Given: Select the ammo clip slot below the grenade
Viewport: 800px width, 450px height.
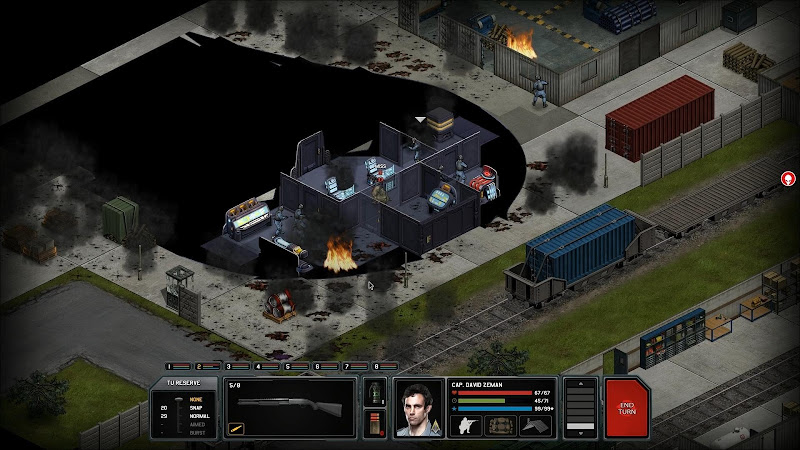Looking at the screenshot, I should [376, 424].
